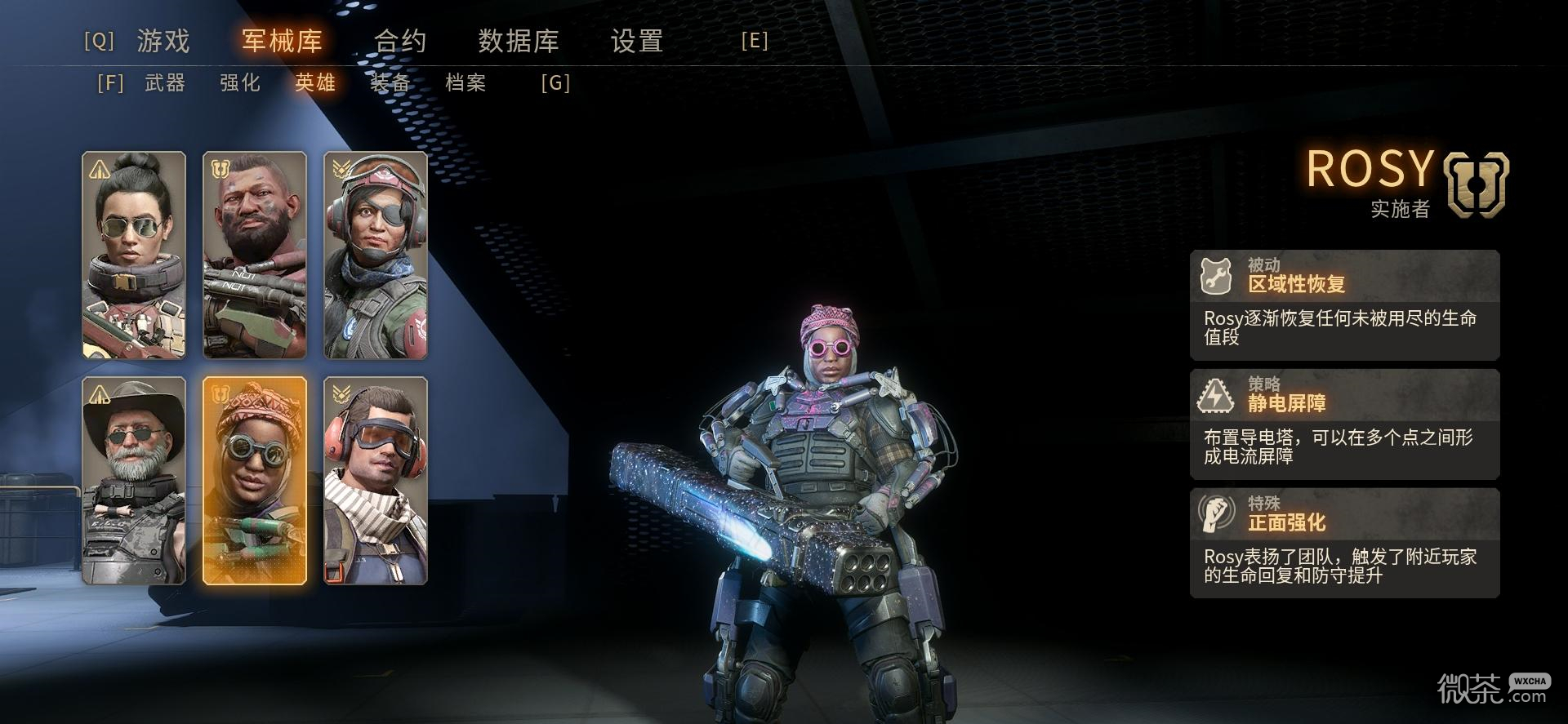Select the highlighted Rosy hero card
1568x724 pixels.
point(255,481)
